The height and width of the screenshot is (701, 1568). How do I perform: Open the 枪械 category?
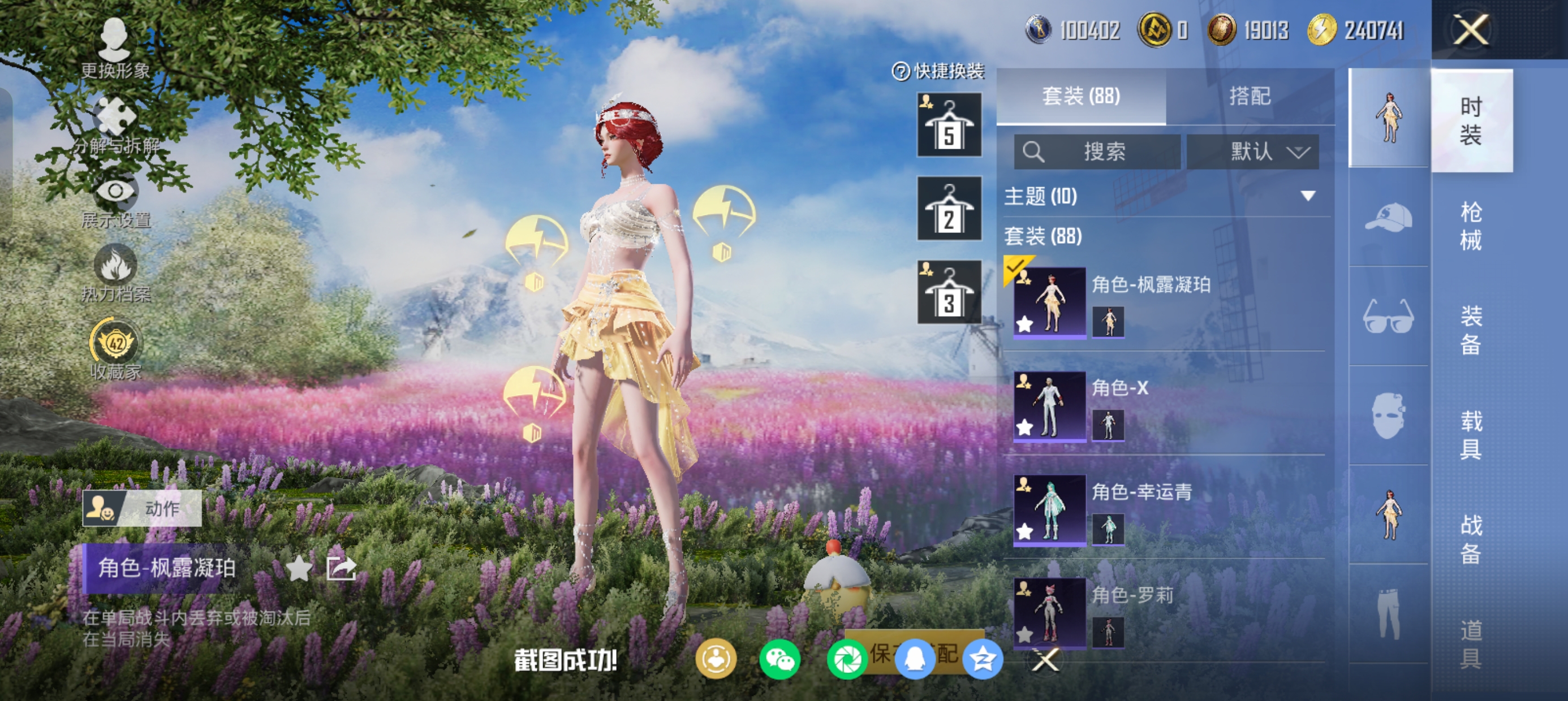[1471, 226]
